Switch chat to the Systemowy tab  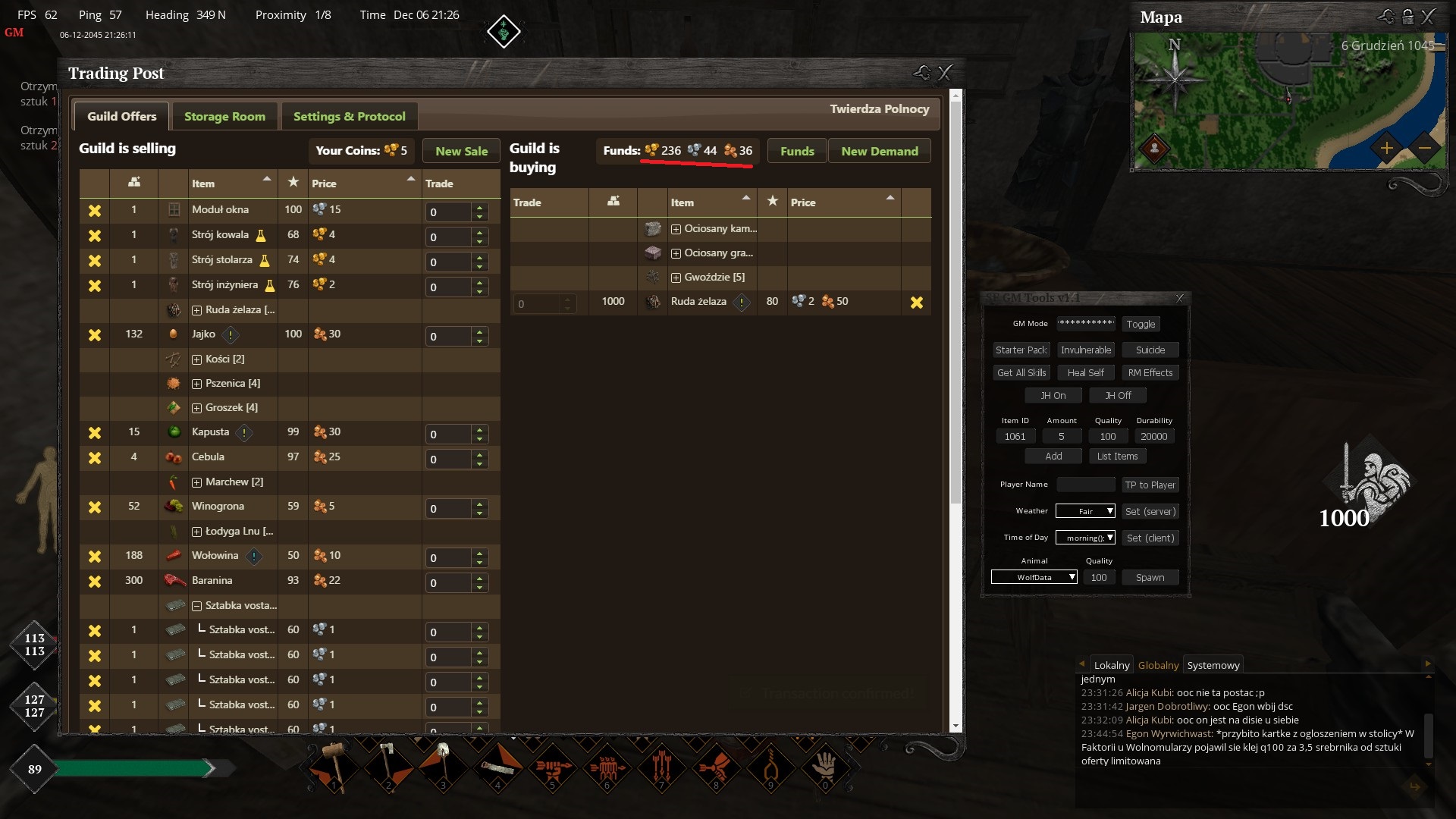(1213, 665)
